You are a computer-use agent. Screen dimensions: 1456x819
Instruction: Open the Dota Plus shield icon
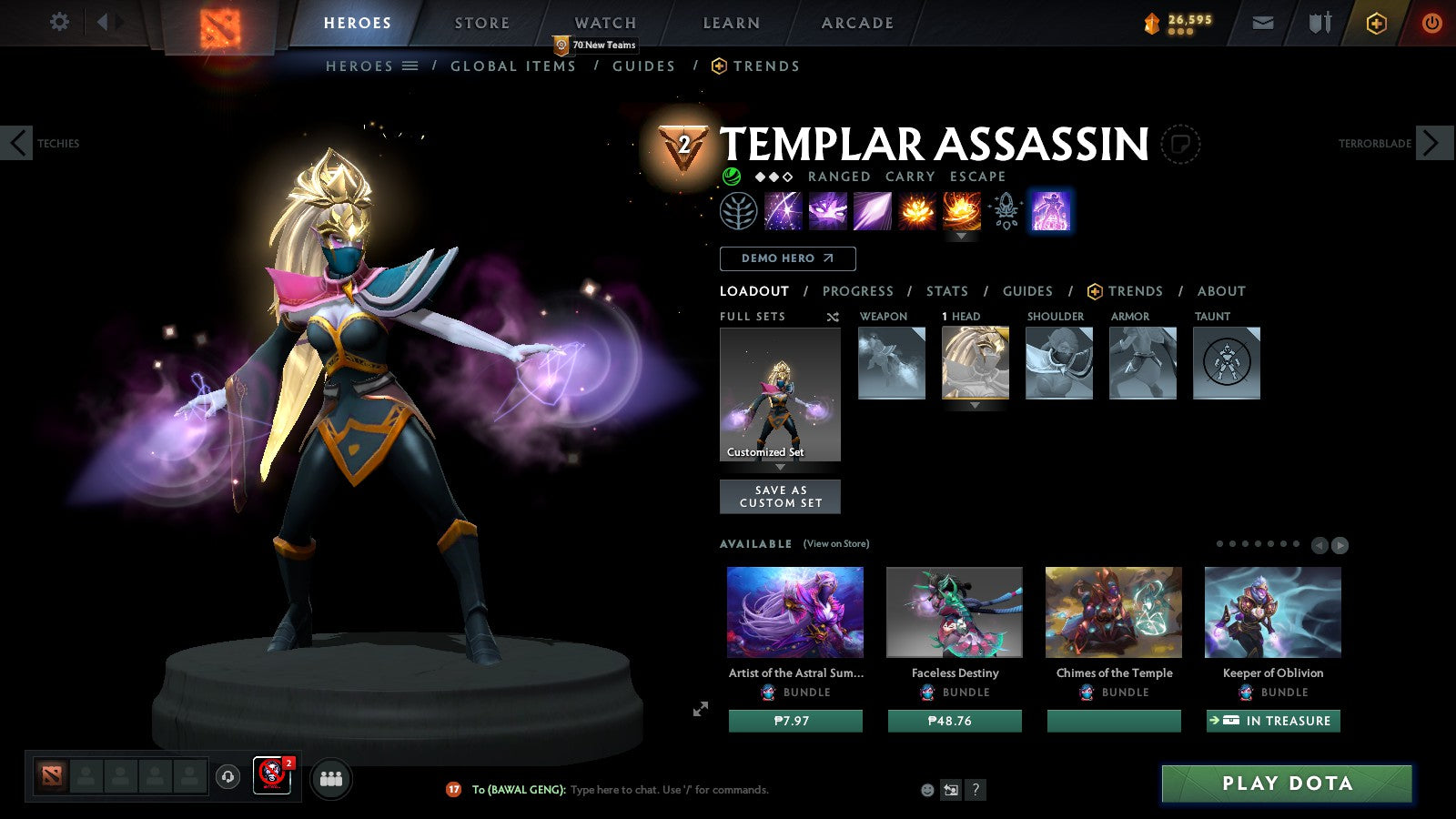(x=1372, y=23)
